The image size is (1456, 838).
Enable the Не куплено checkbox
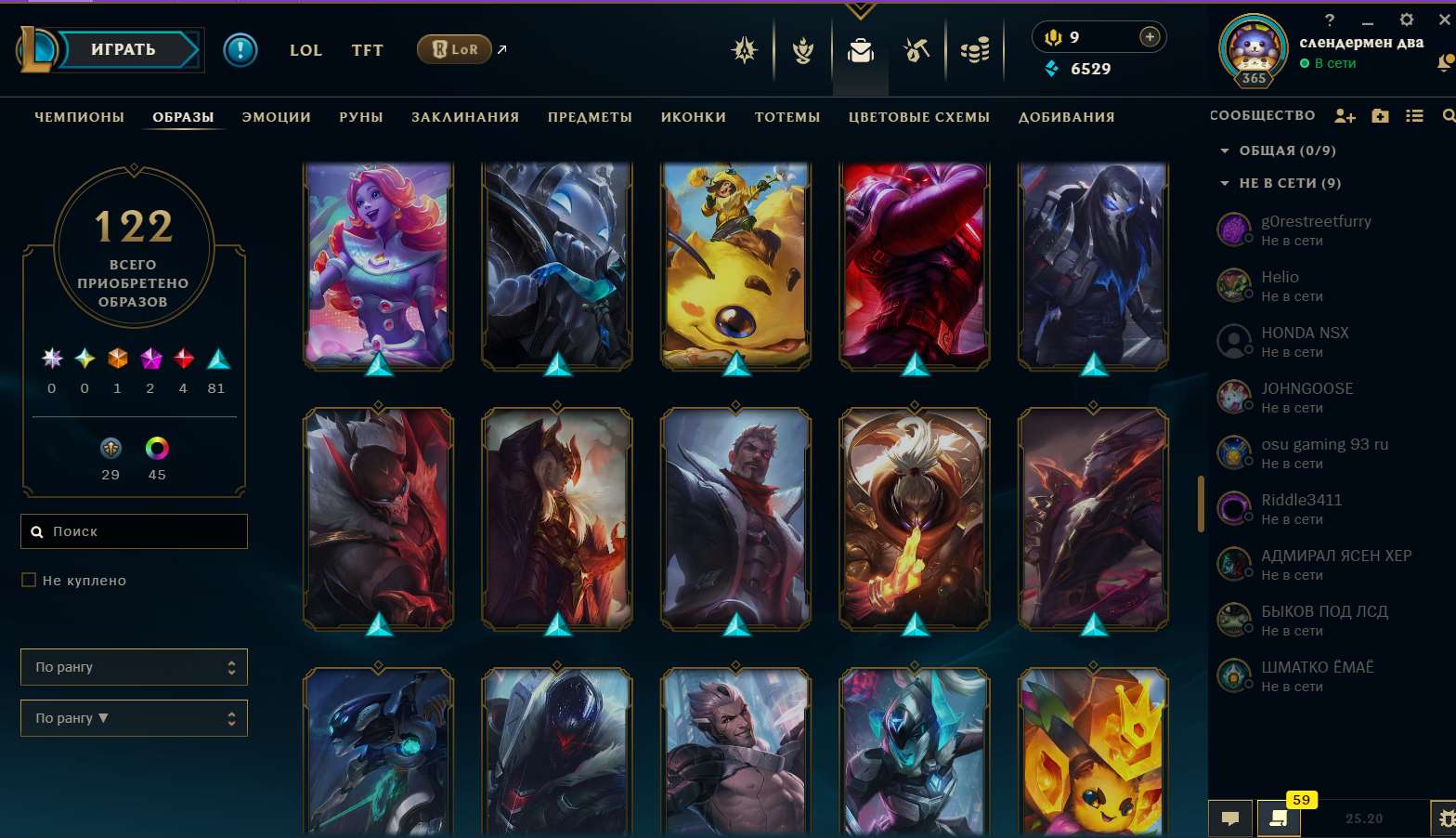(x=29, y=579)
